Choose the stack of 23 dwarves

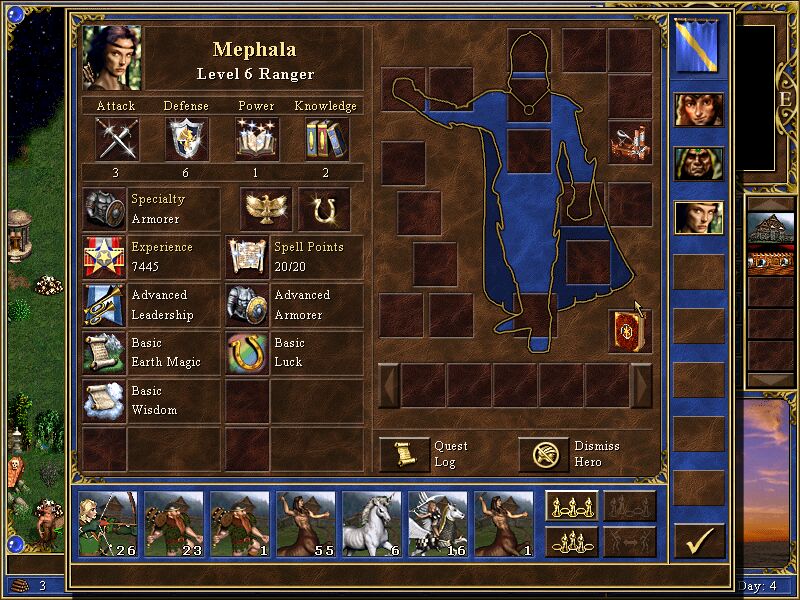(174, 523)
